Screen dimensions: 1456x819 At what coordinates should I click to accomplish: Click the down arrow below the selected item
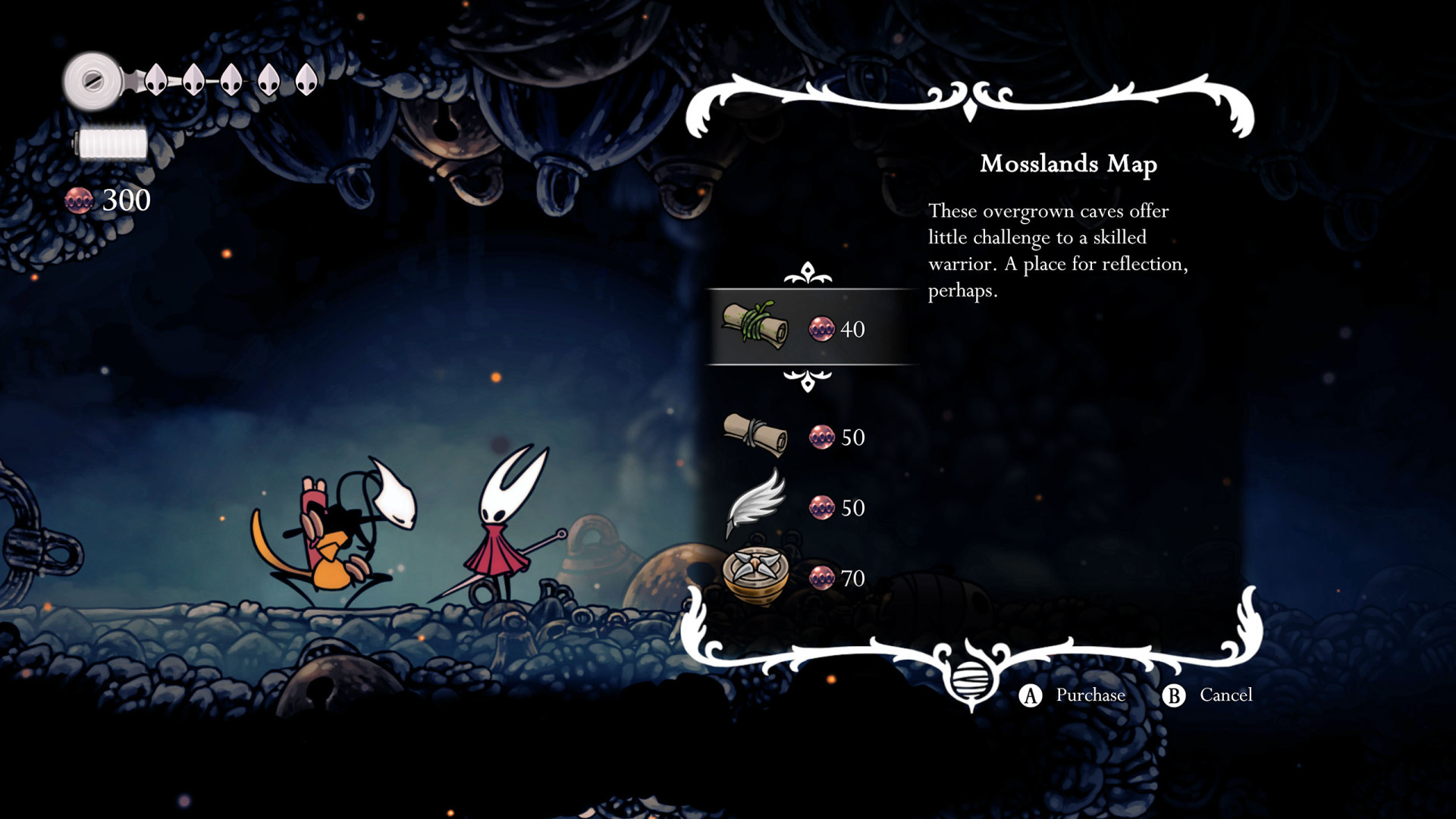coord(808,380)
